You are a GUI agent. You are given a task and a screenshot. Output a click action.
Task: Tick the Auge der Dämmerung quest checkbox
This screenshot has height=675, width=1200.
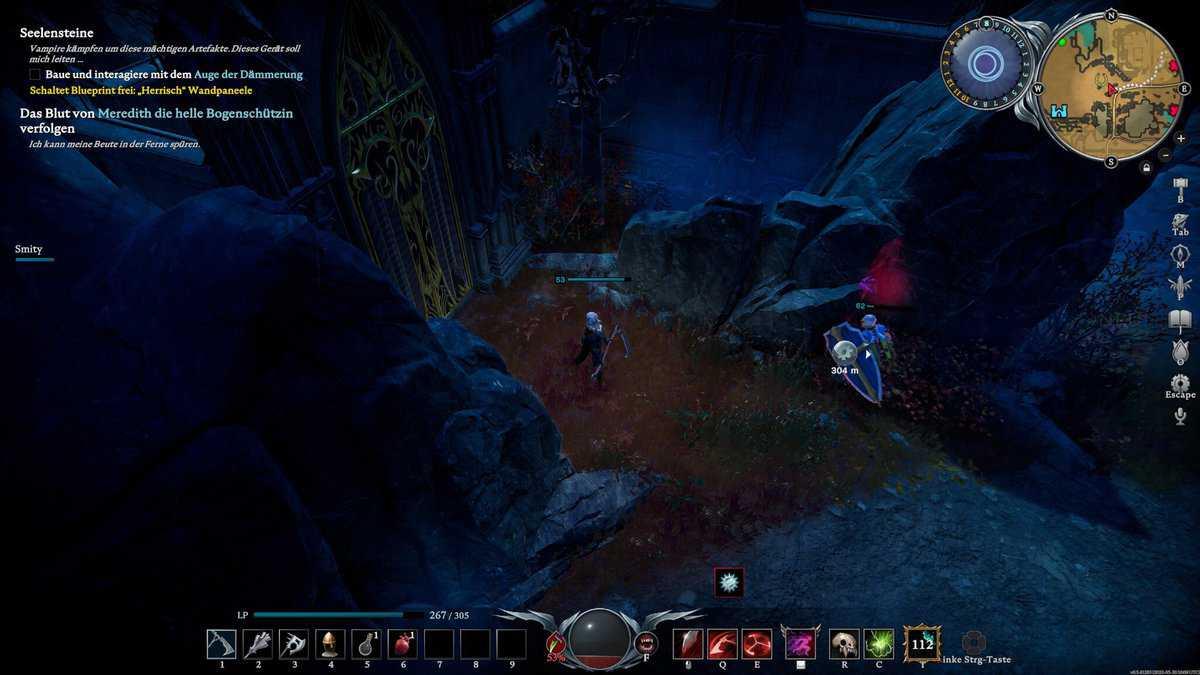[x=35, y=75]
